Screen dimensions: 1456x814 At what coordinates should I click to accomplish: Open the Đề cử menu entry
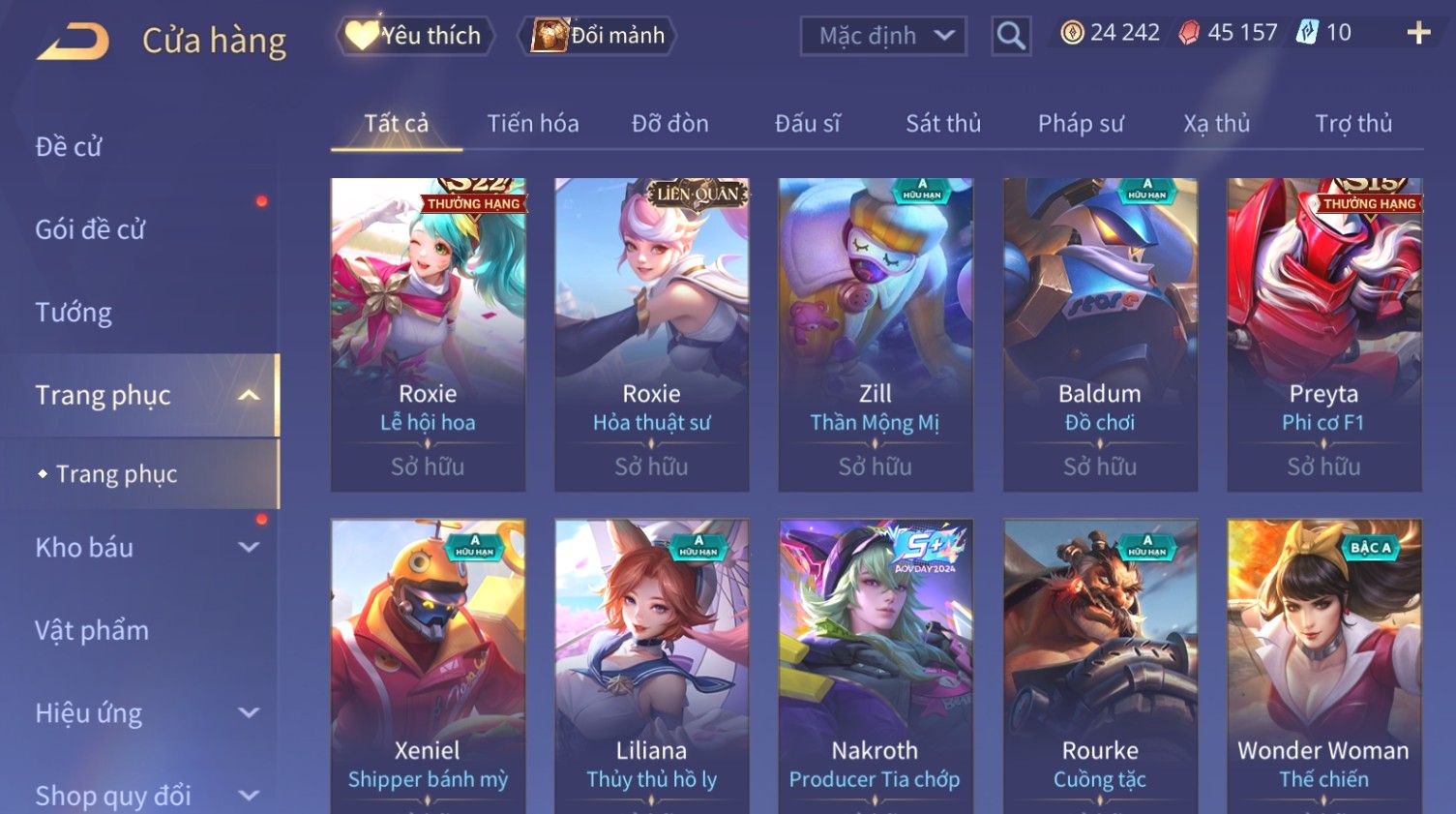pyautogui.click(x=69, y=147)
